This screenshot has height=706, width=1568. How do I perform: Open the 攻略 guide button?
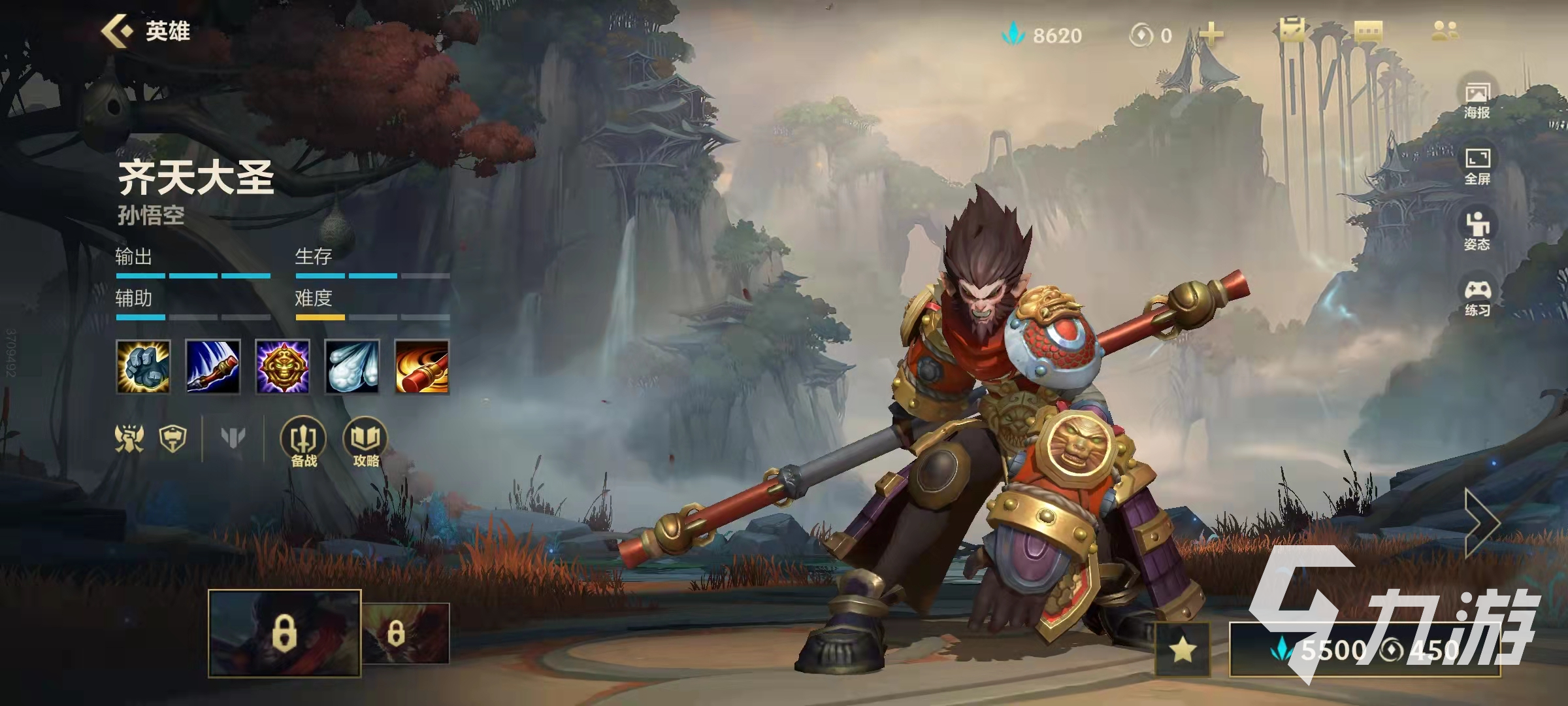(366, 443)
